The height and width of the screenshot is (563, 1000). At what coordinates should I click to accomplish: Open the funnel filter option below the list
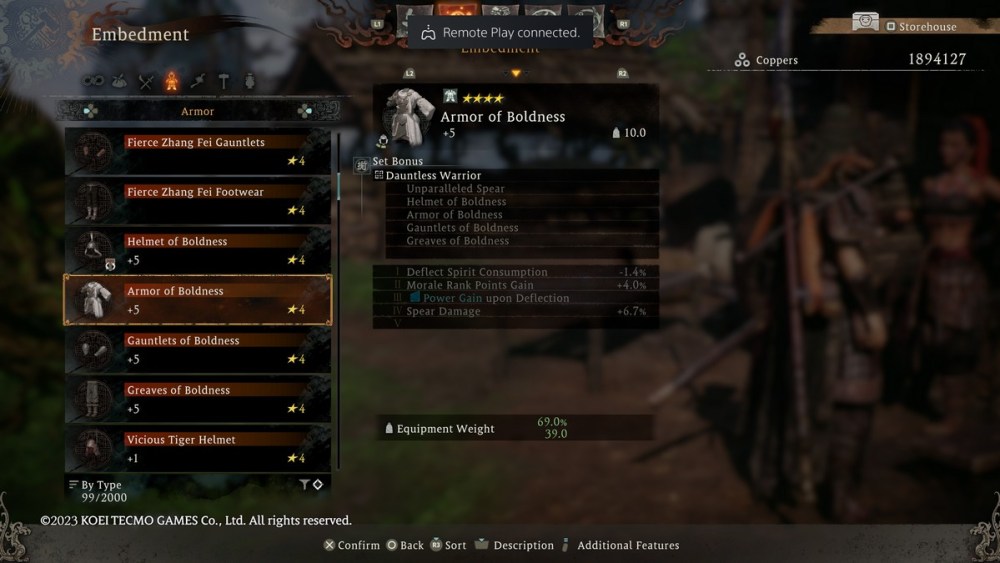[305, 485]
